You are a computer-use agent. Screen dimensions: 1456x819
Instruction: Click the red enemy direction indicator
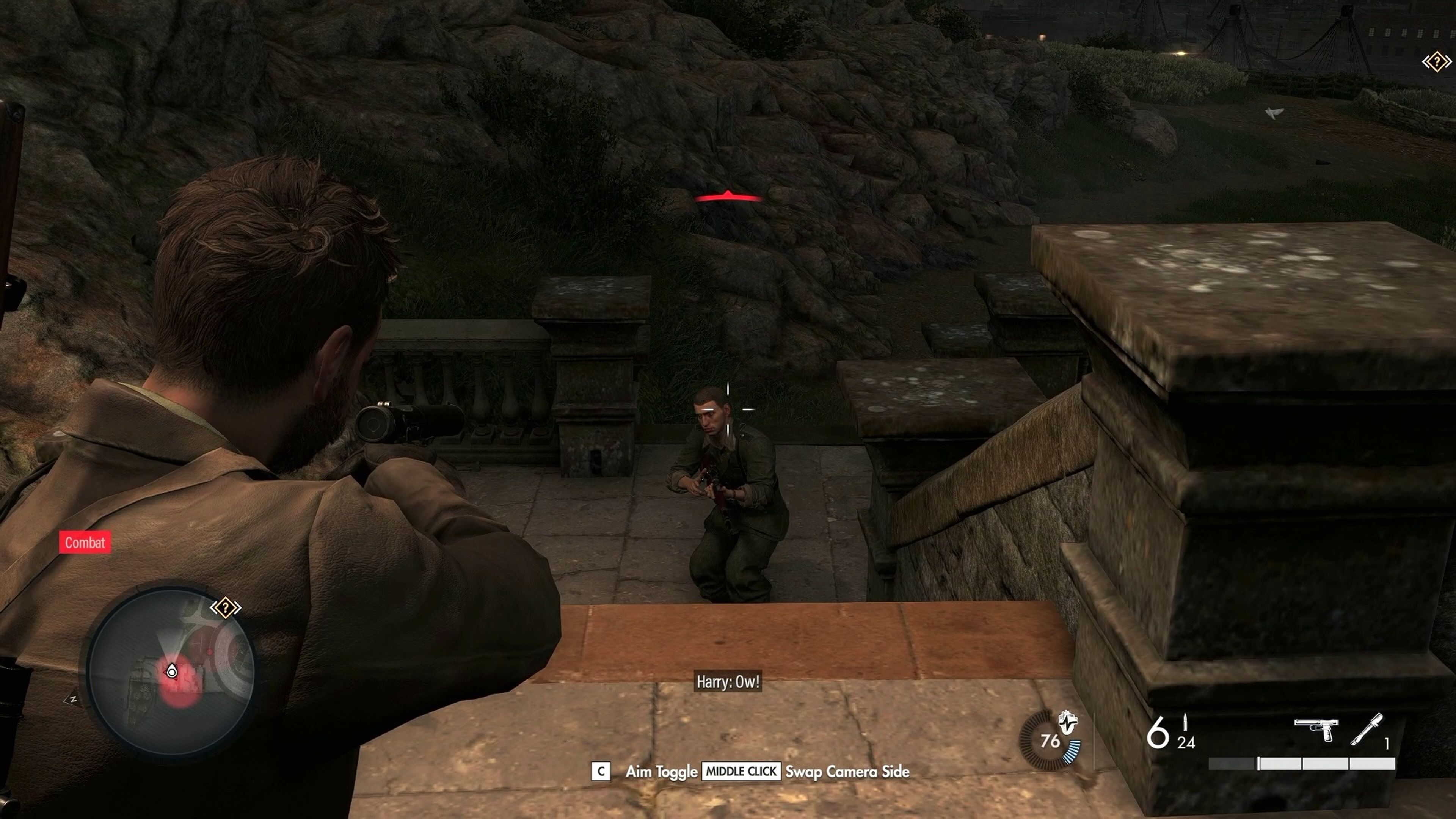tap(728, 197)
